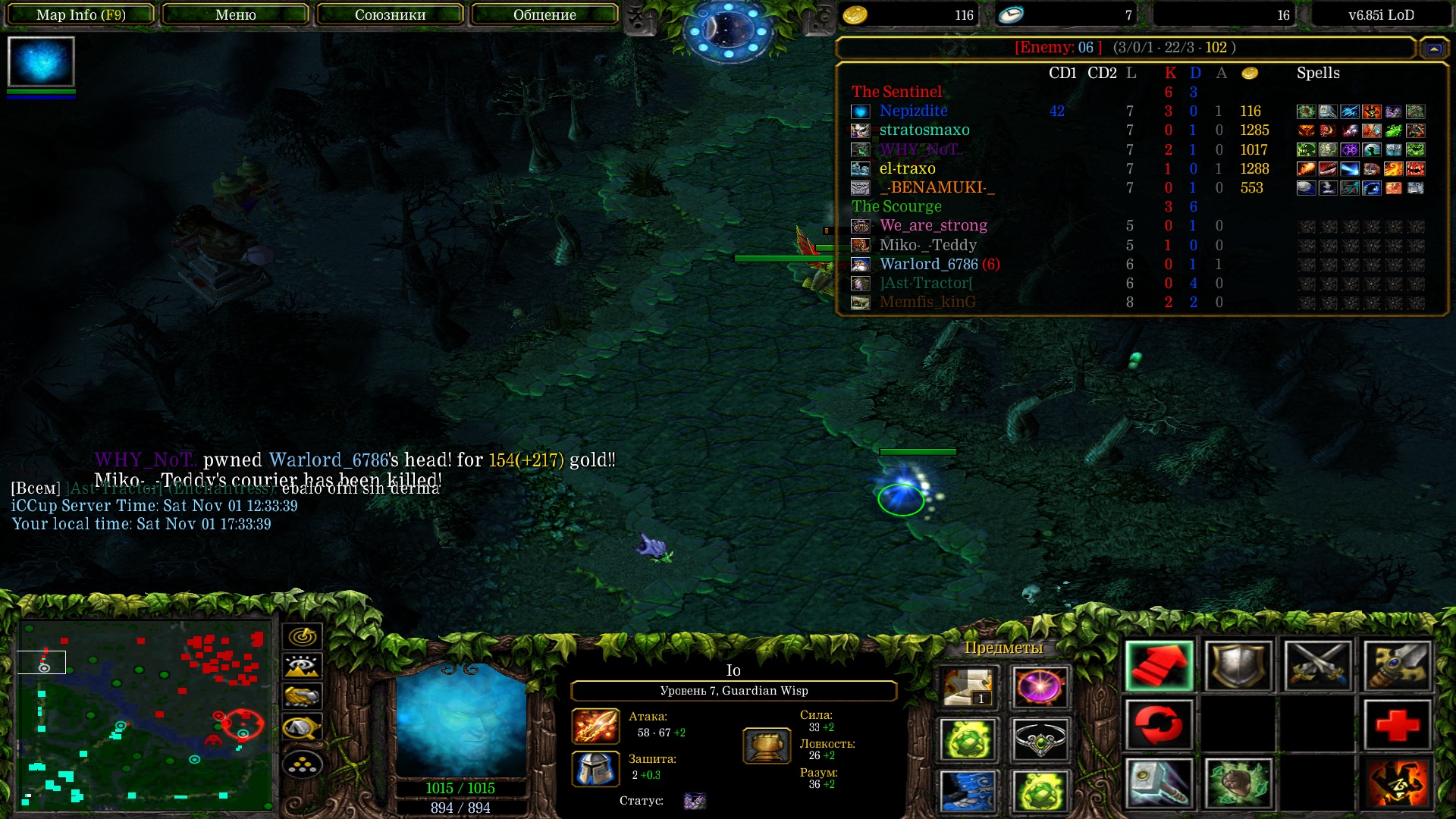Open the Map Info (F9) panel

pyautogui.click(x=80, y=14)
